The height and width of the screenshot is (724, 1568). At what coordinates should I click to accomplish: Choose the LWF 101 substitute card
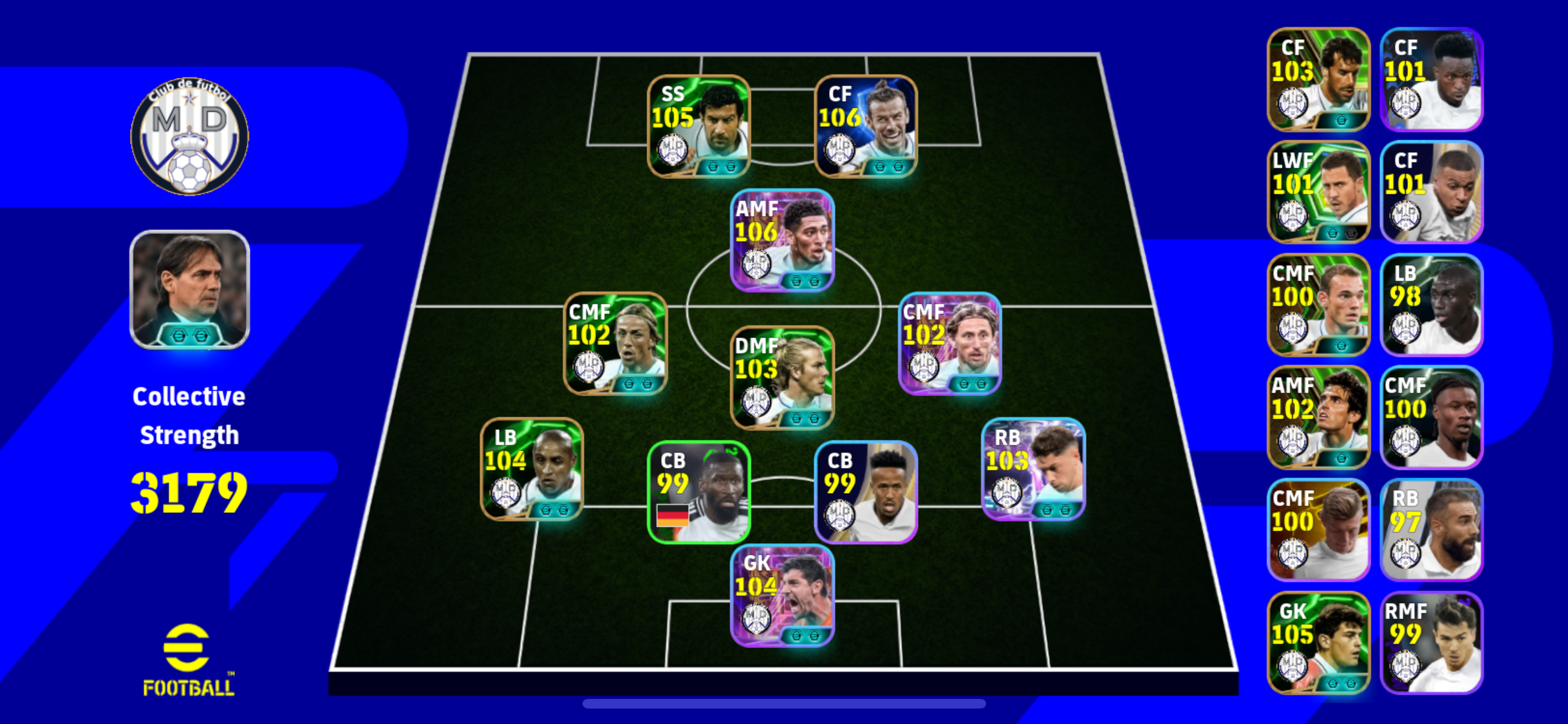1318,192
